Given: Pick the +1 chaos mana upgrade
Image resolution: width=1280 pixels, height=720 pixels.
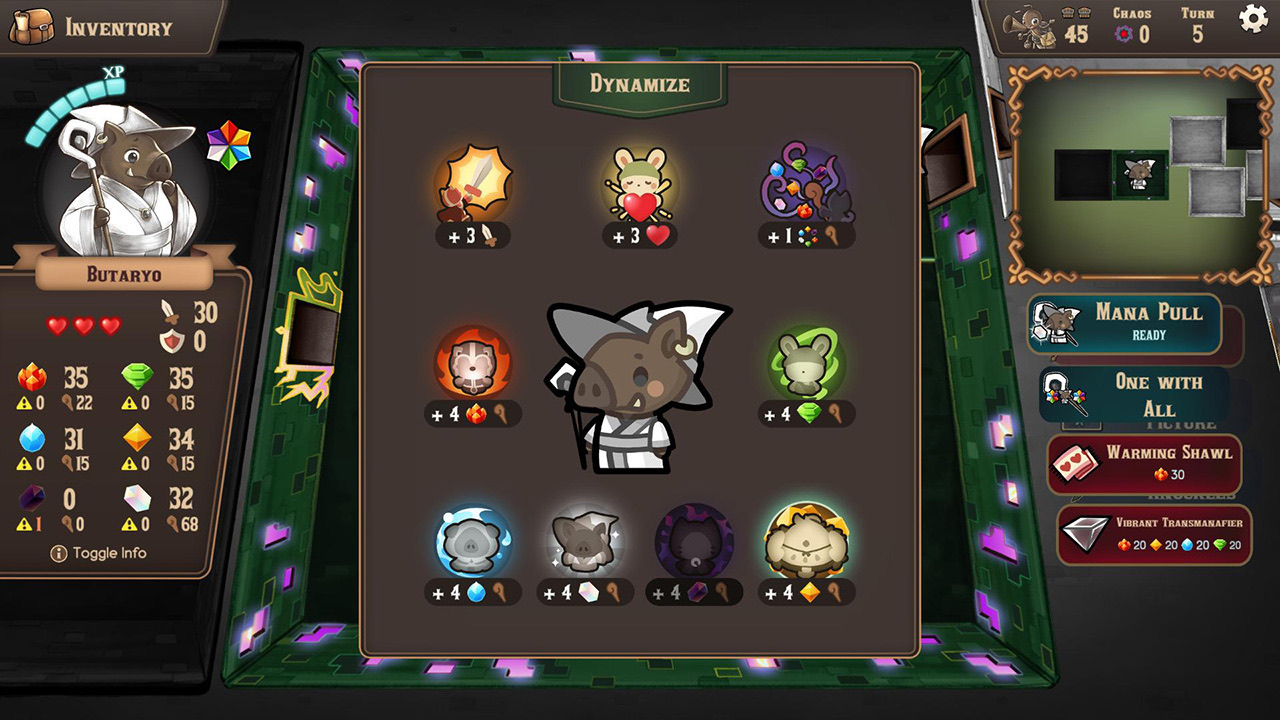Looking at the screenshot, I should (x=805, y=192).
